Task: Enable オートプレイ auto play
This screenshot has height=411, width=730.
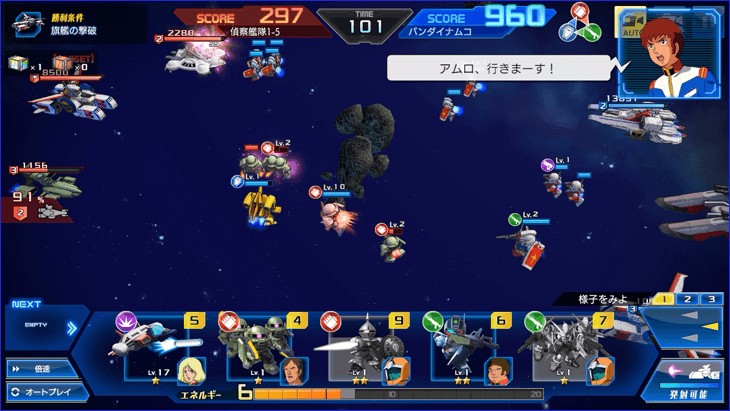Action: pyautogui.click(x=40, y=390)
